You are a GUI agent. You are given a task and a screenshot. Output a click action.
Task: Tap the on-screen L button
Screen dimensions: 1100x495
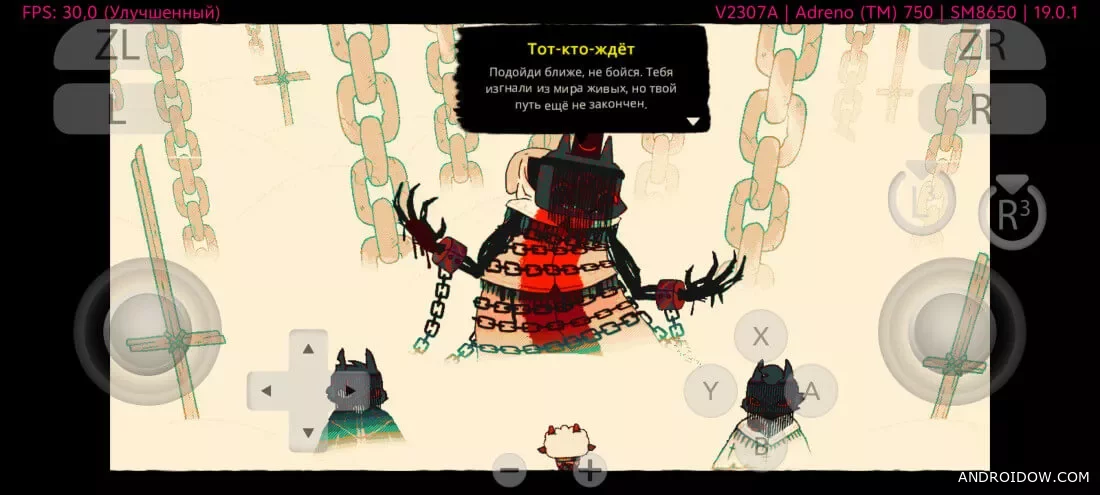coord(118,109)
